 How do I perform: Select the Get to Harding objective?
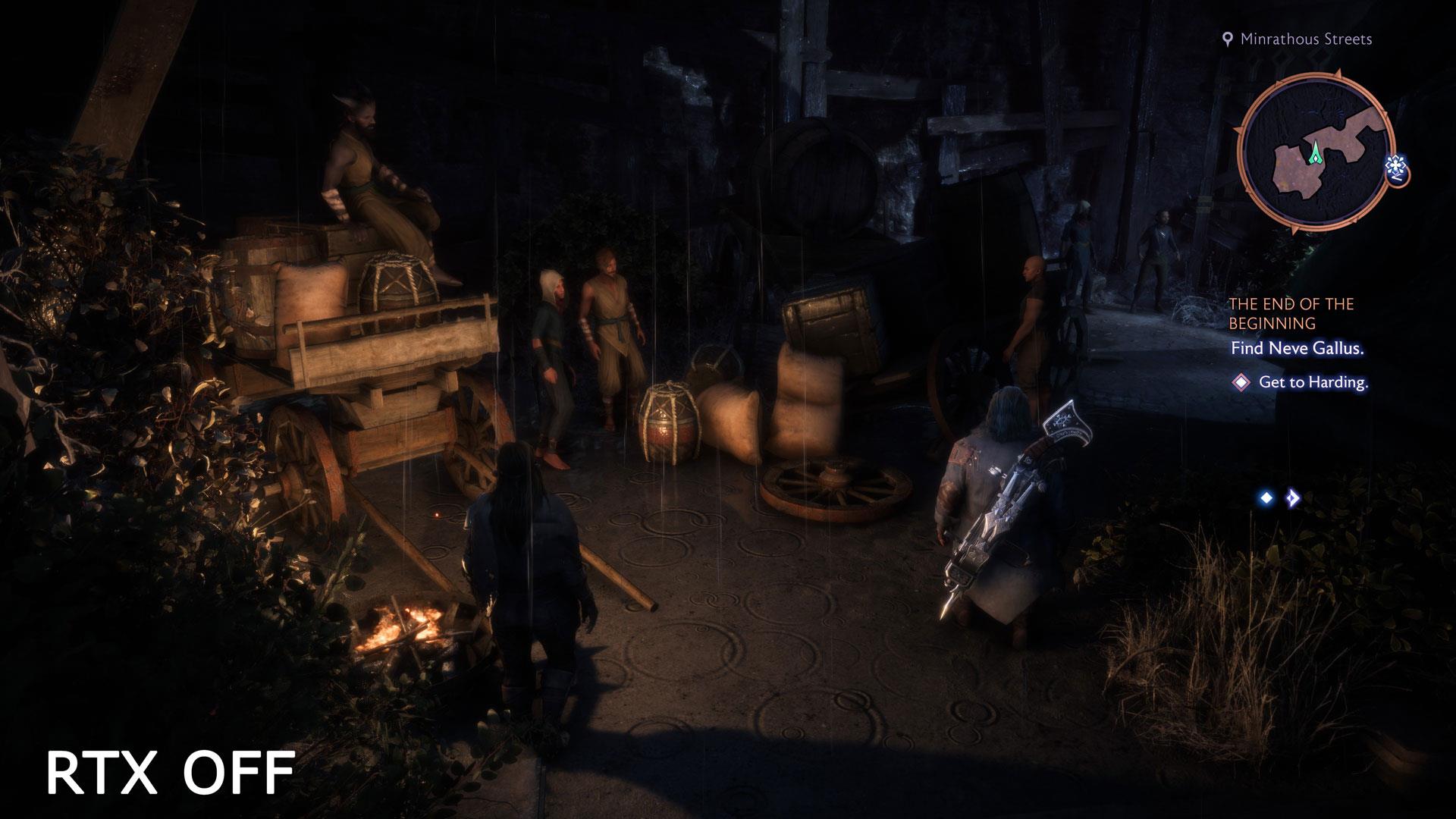1313,382
